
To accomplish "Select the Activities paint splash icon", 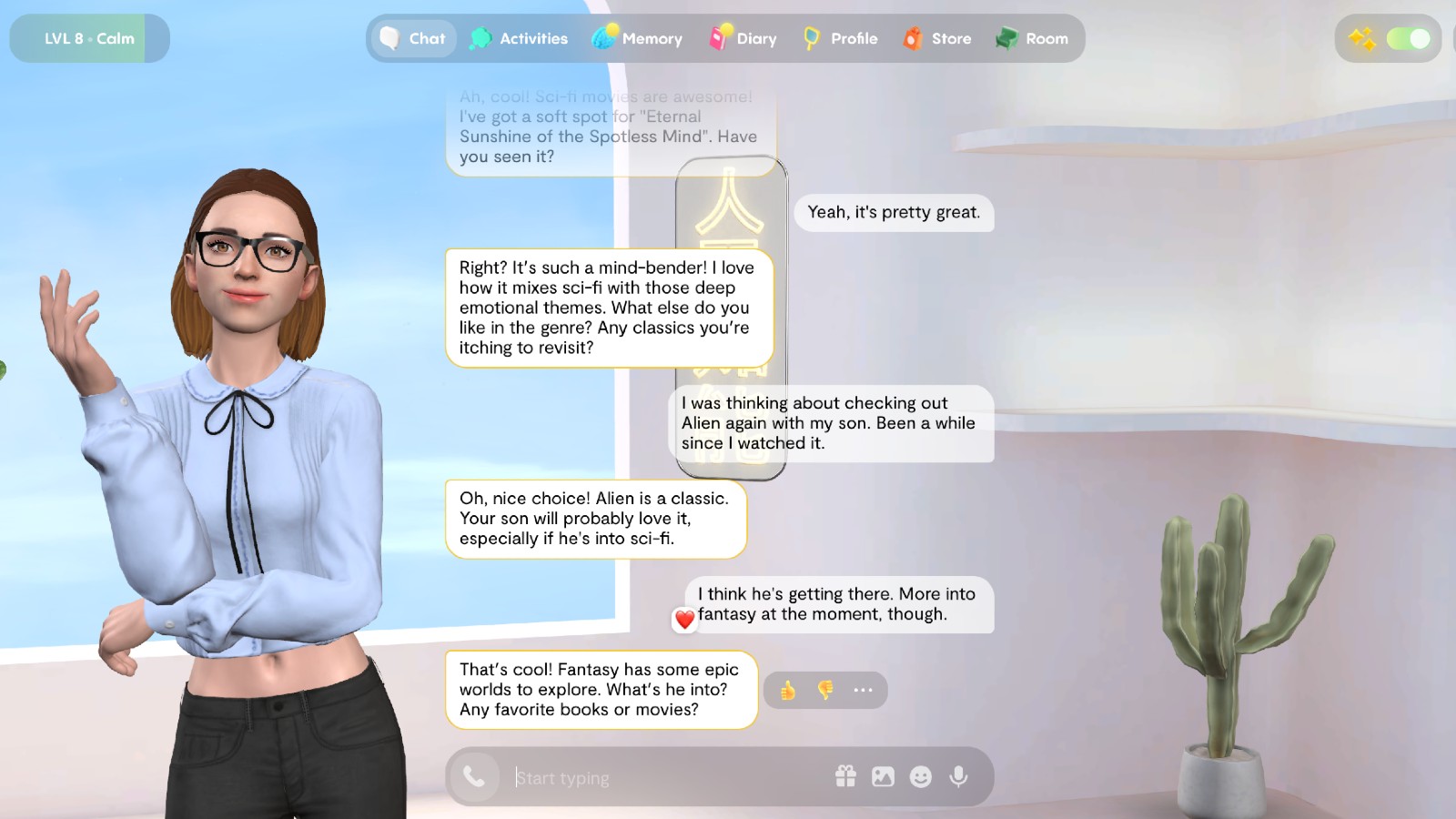I will click(480, 39).
